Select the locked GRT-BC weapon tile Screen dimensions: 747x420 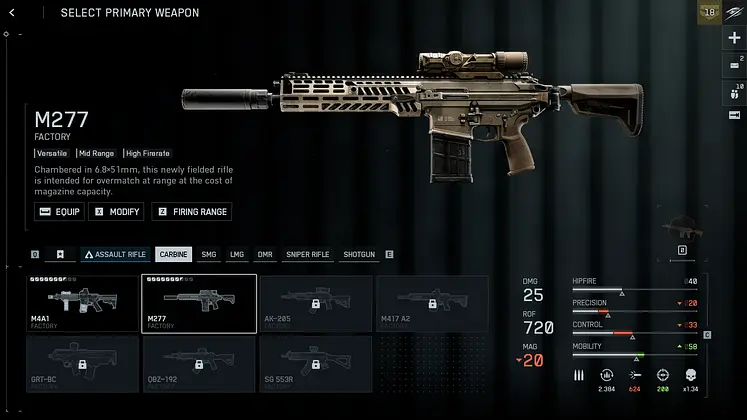coord(83,364)
